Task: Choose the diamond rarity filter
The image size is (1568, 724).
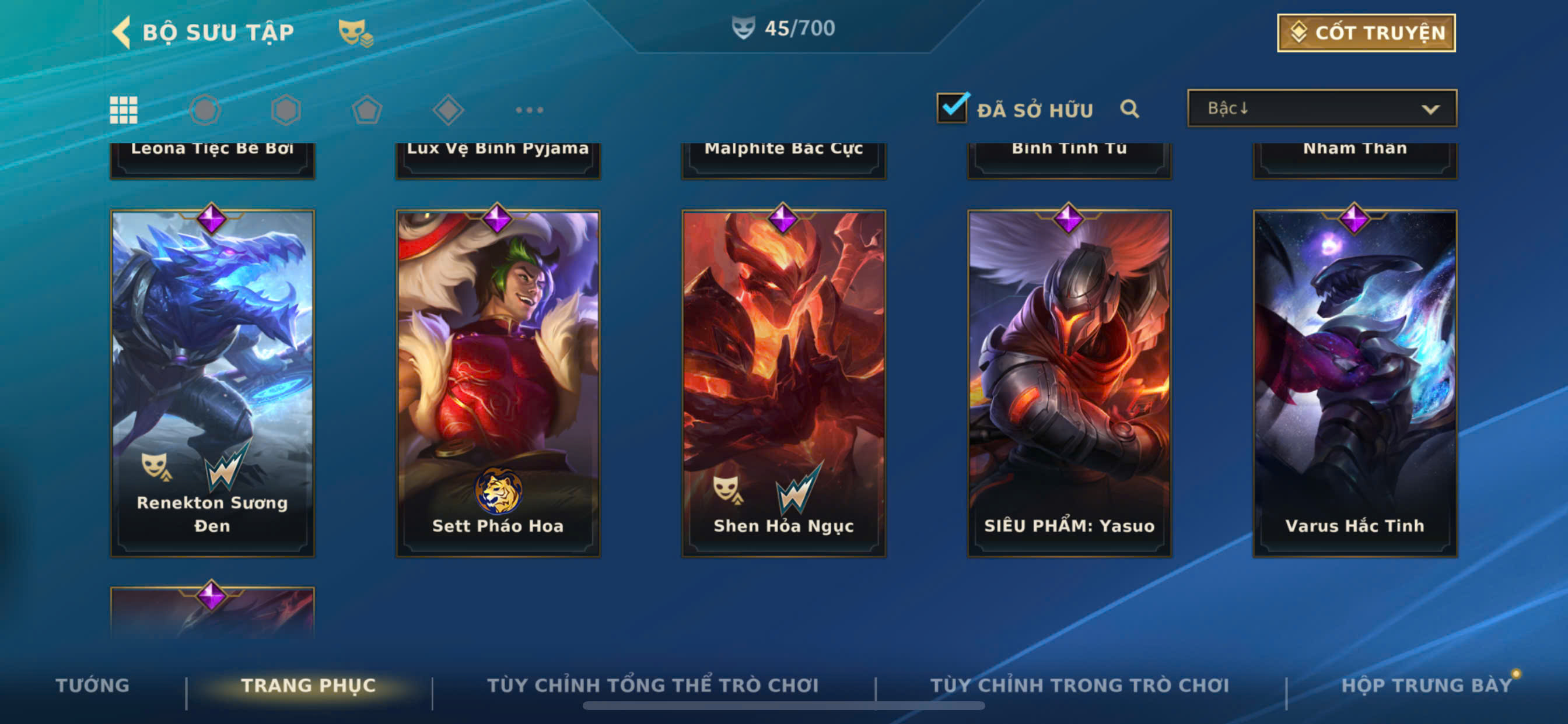Action: (448, 110)
